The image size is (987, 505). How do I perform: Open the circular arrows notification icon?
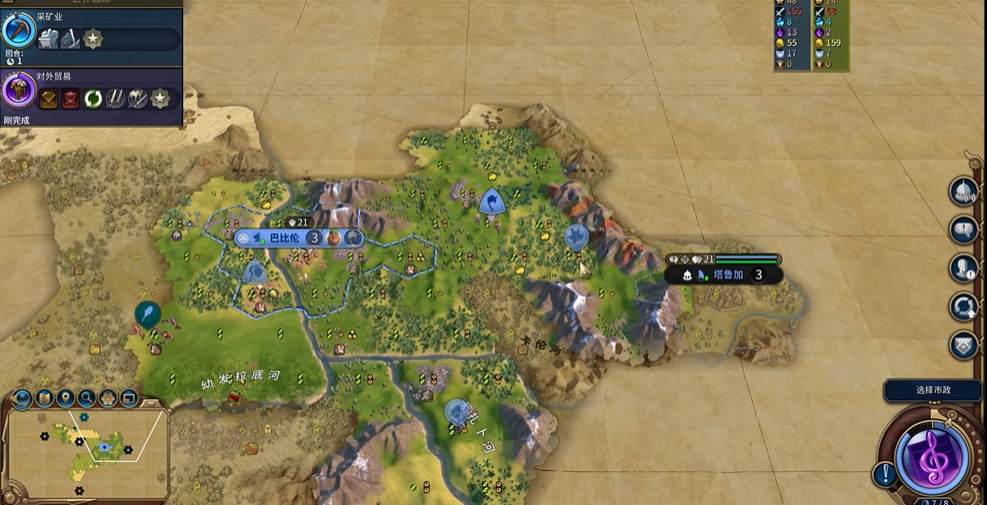tap(962, 306)
